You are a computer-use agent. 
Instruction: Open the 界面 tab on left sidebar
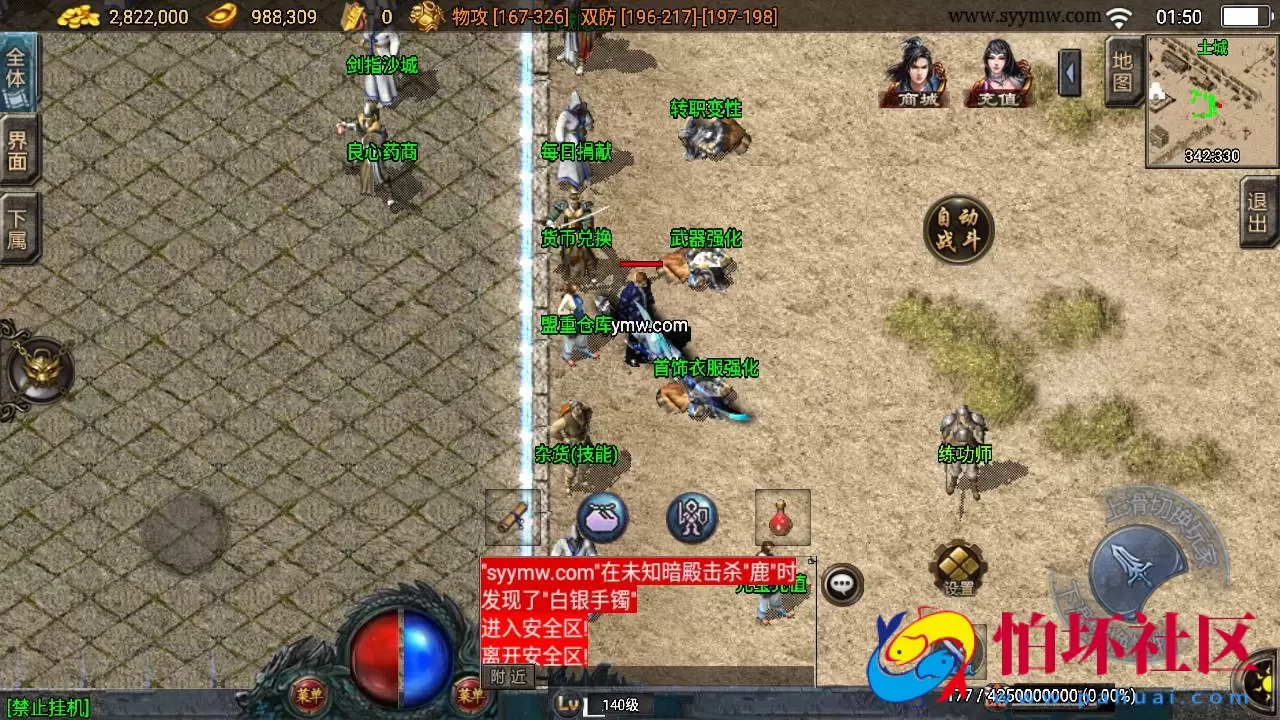pyautogui.click(x=18, y=150)
